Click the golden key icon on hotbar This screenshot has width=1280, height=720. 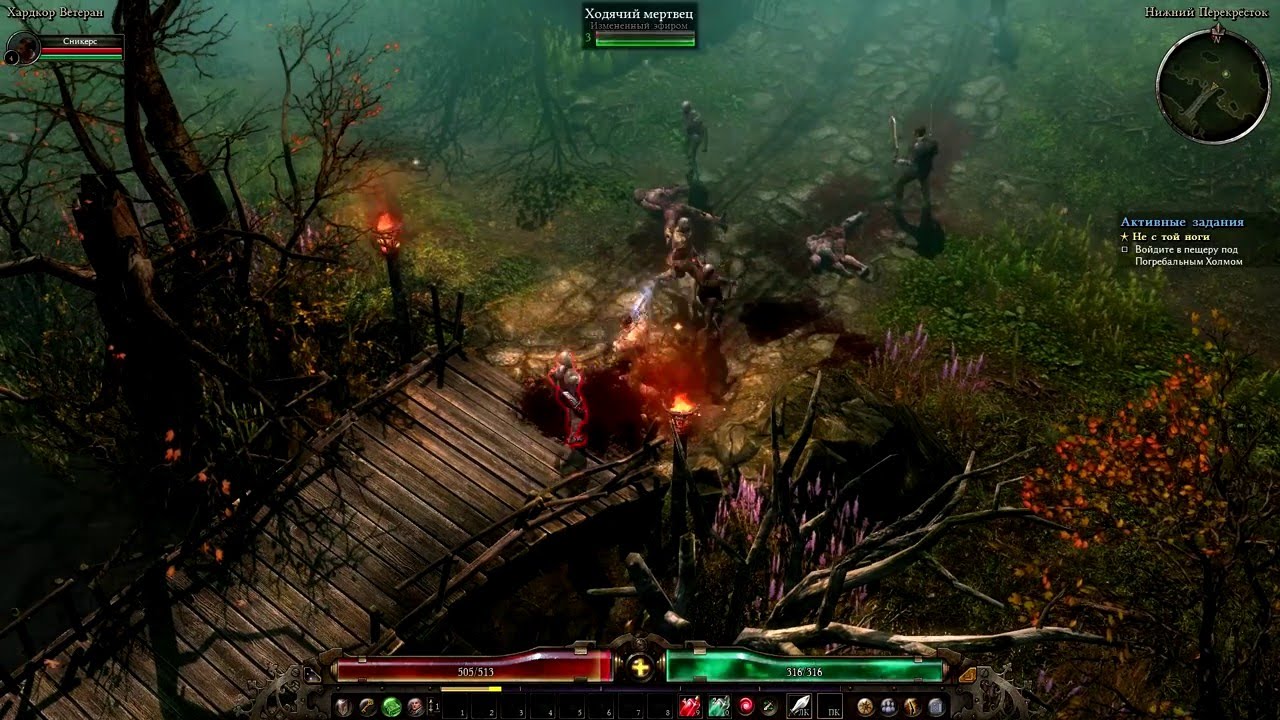(x=365, y=704)
